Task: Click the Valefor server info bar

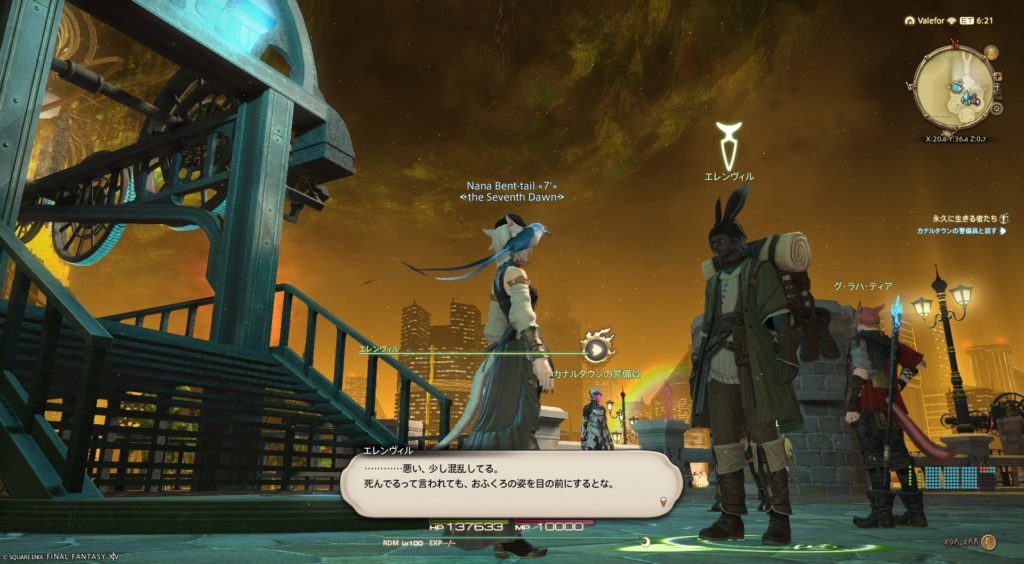Action: click(x=928, y=19)
